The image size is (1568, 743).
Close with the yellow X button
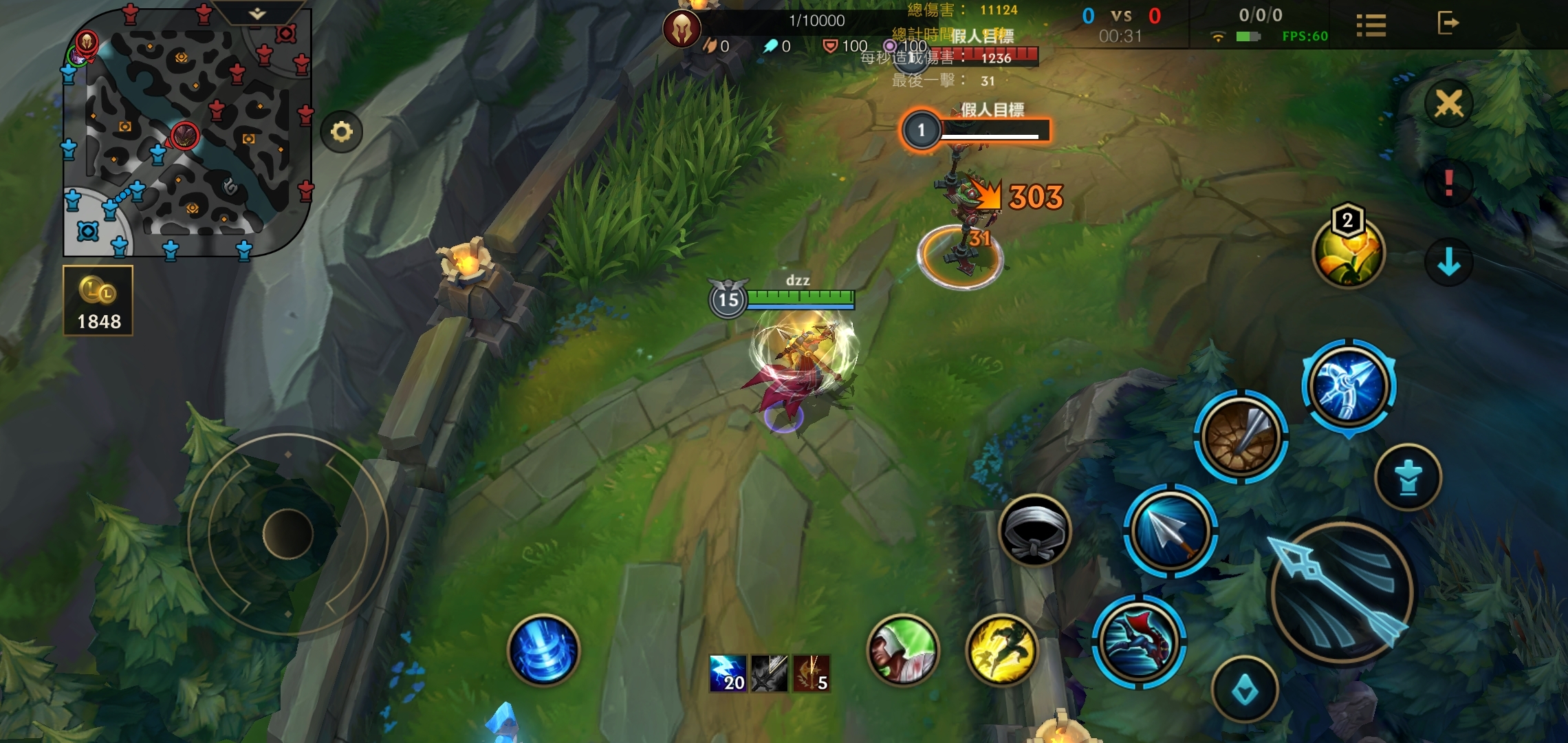tap(1448, 104)
